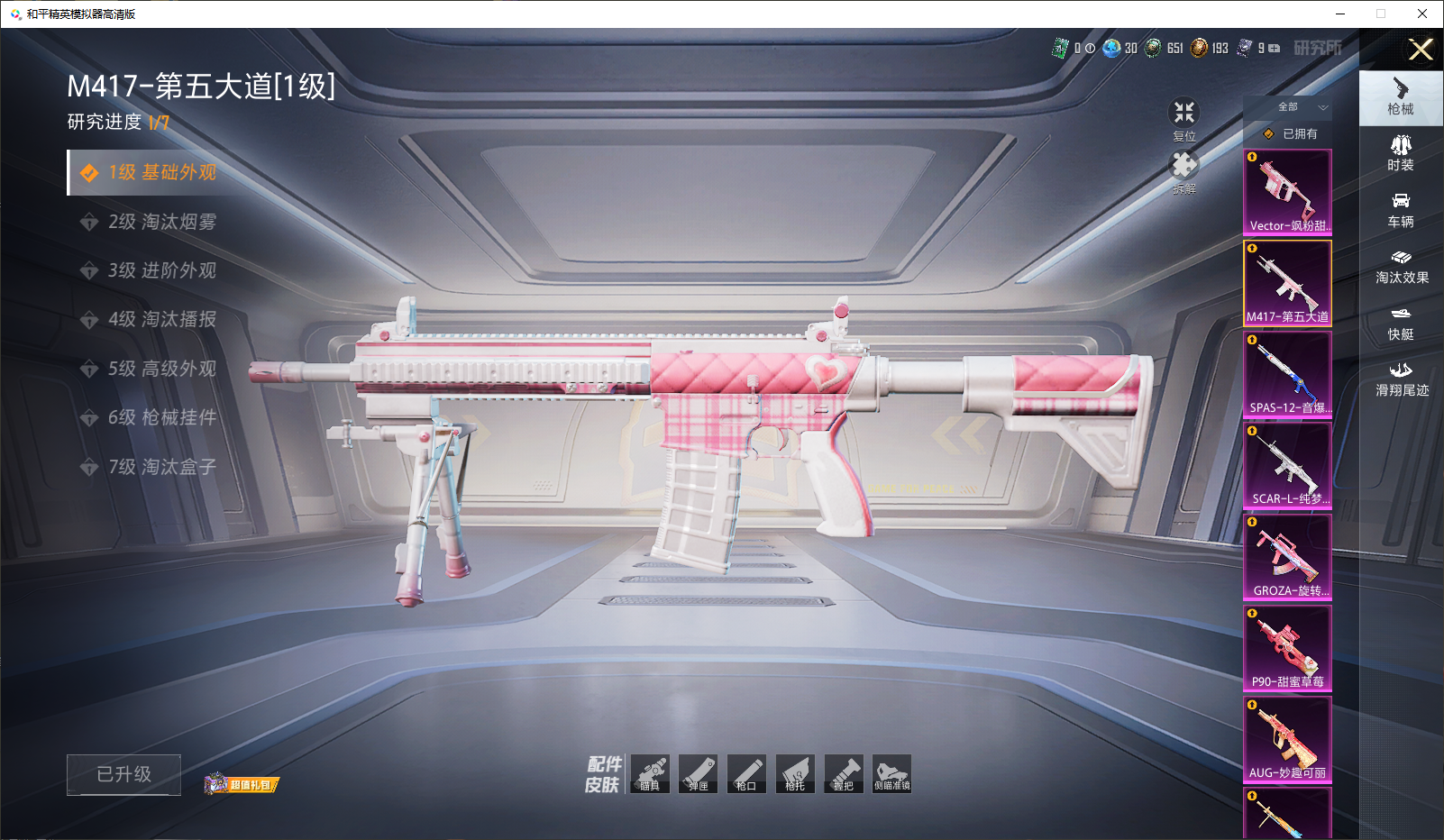Screen dimensions: 1444x840
Task: Switch to the 时装 (outfits) category
Action: point(1401,152)
